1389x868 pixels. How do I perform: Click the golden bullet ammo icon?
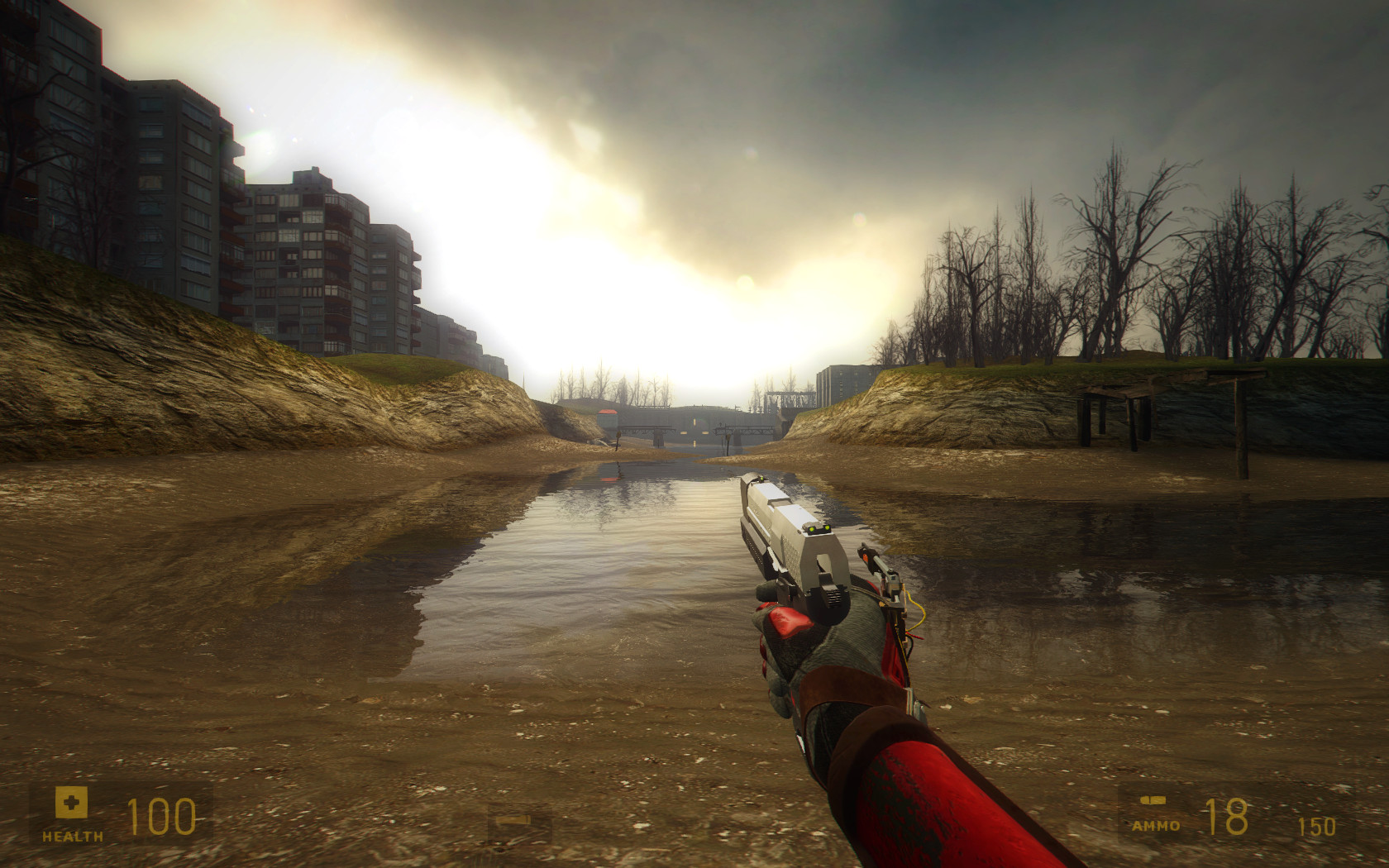(1153, 800)
